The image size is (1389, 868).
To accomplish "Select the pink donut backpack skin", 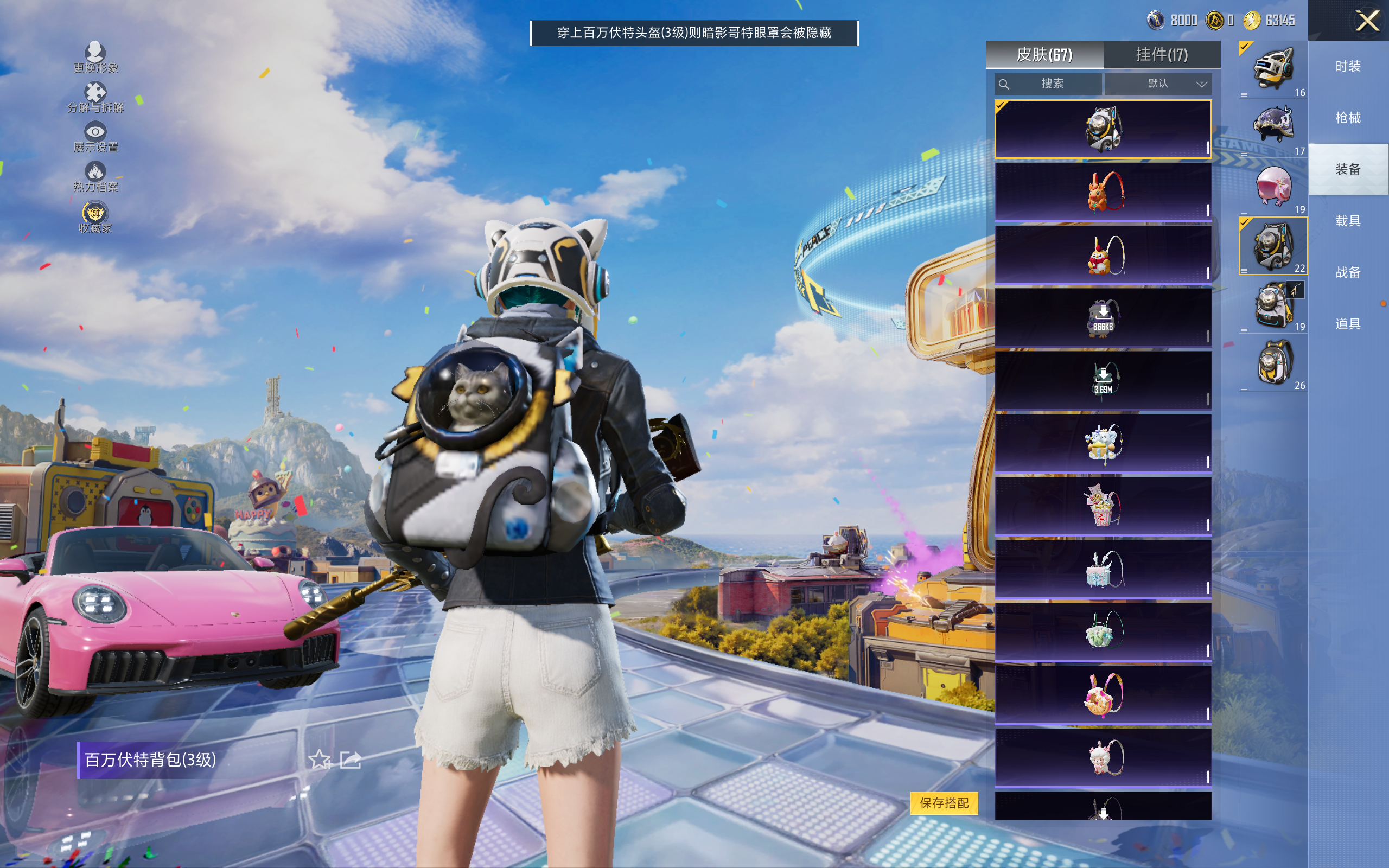I will coord(1103,694).
